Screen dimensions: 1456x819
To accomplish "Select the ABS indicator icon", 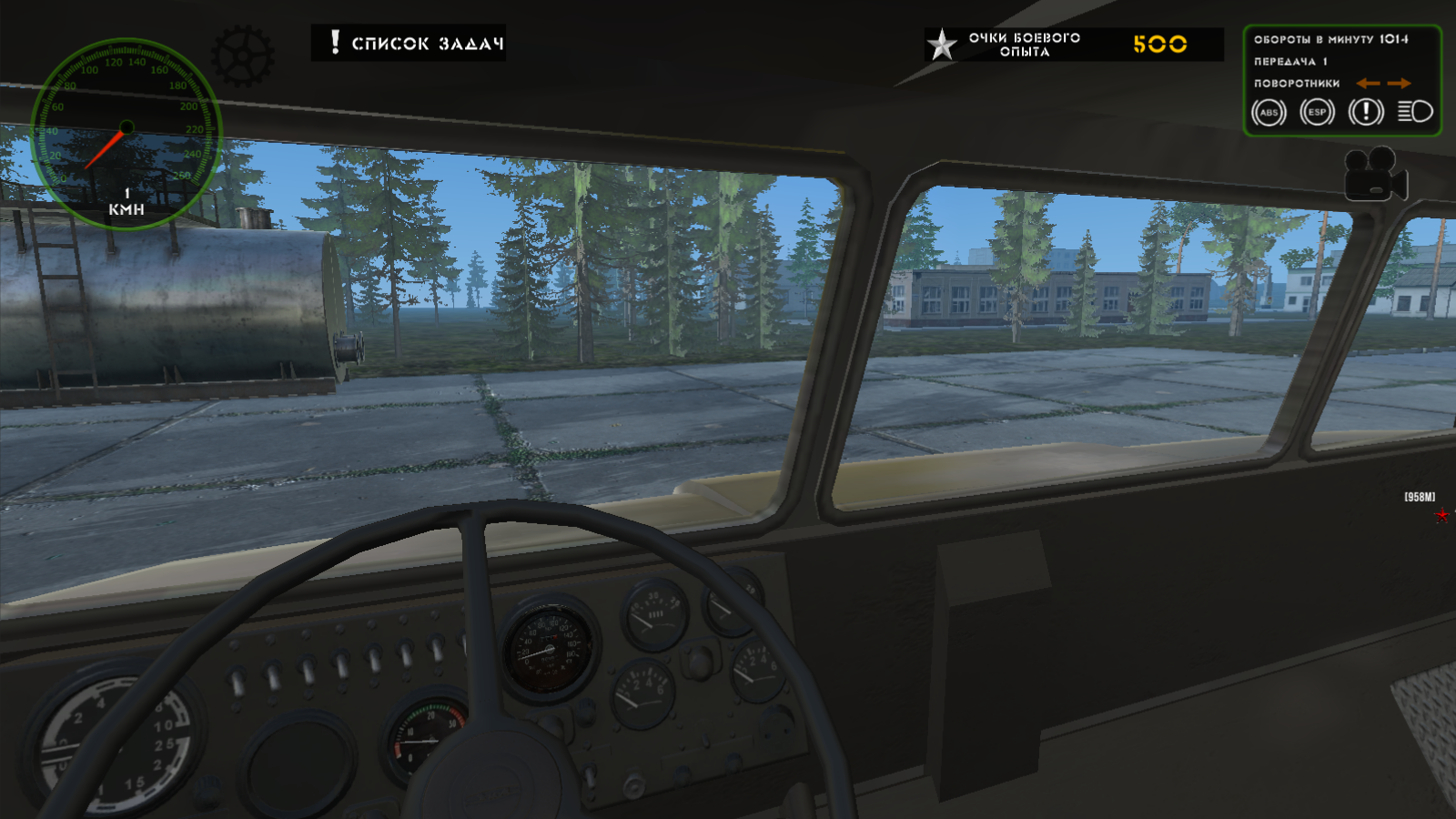I will pos(1270,113).
